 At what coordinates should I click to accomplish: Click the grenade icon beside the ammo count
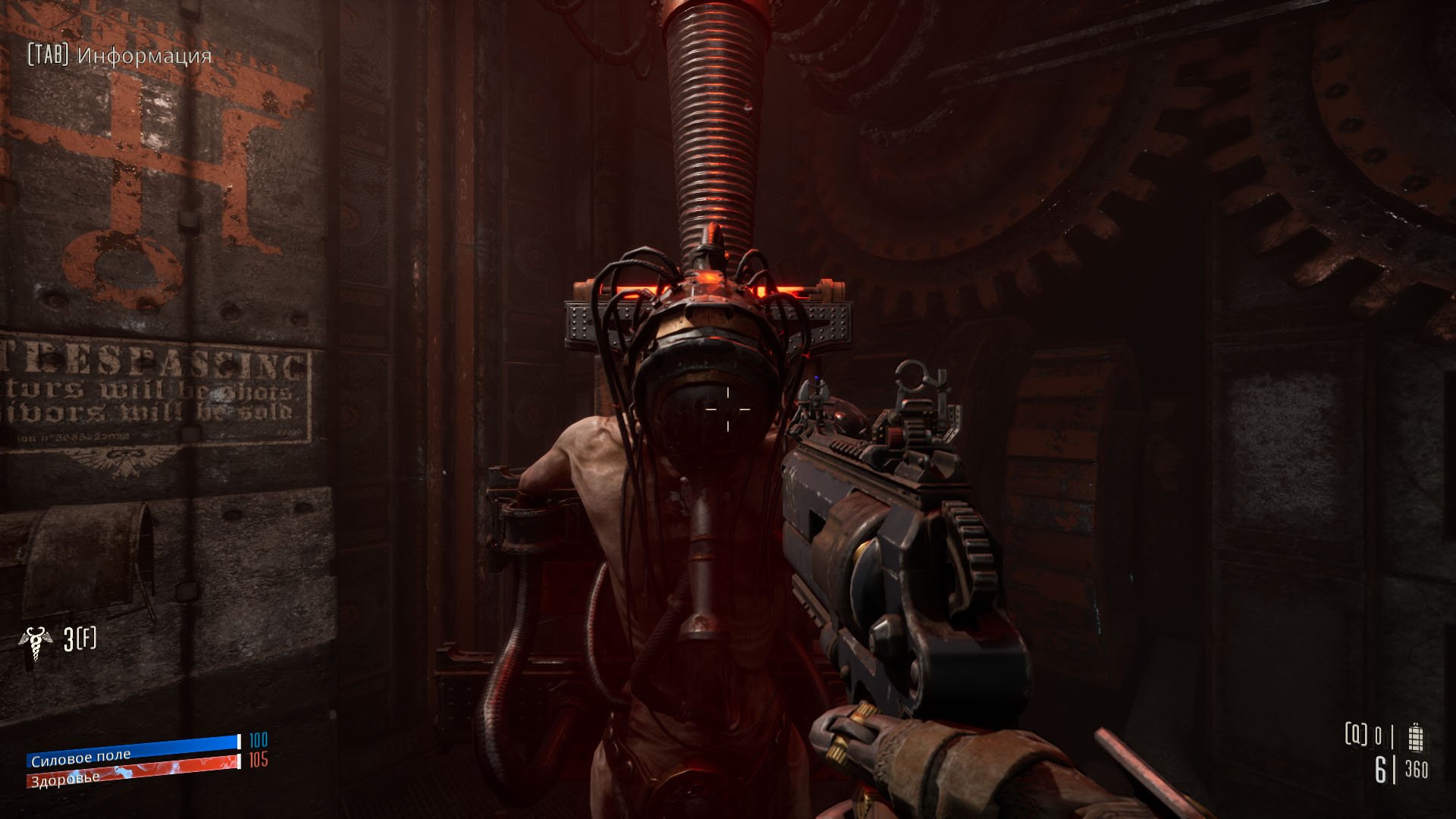(x=1415, y=737)
